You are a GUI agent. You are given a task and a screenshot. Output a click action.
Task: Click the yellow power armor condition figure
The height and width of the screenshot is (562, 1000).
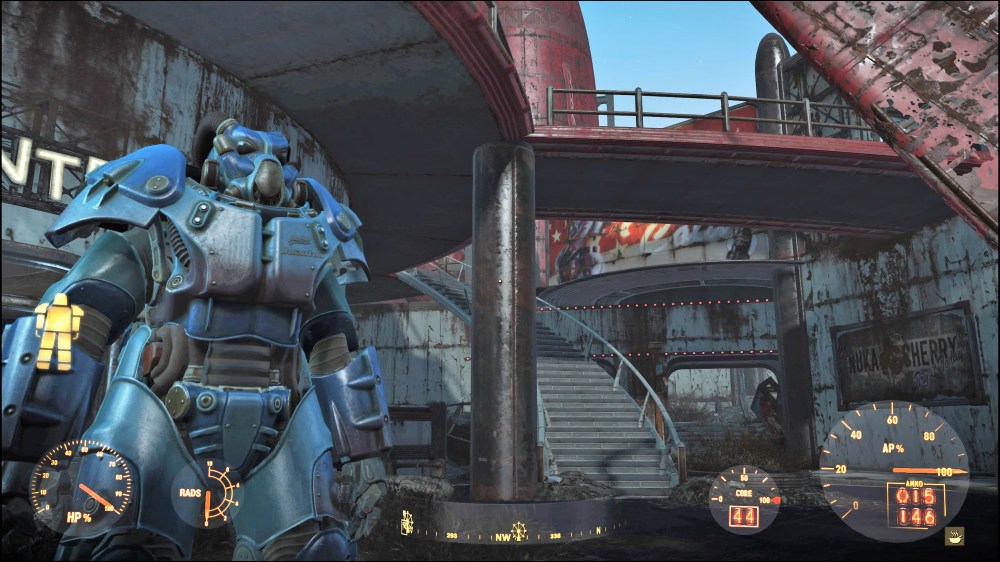(57, 333)
